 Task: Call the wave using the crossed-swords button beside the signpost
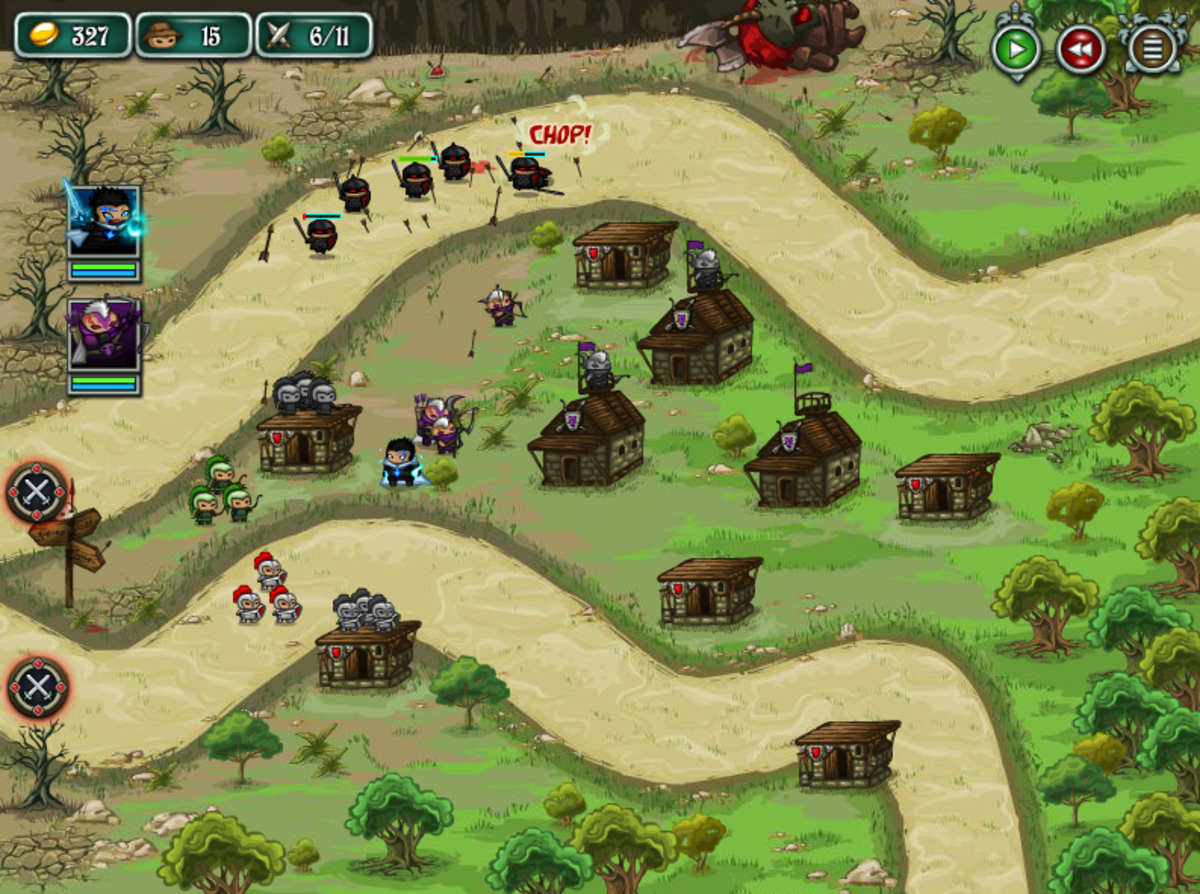(x=38, y=492)
